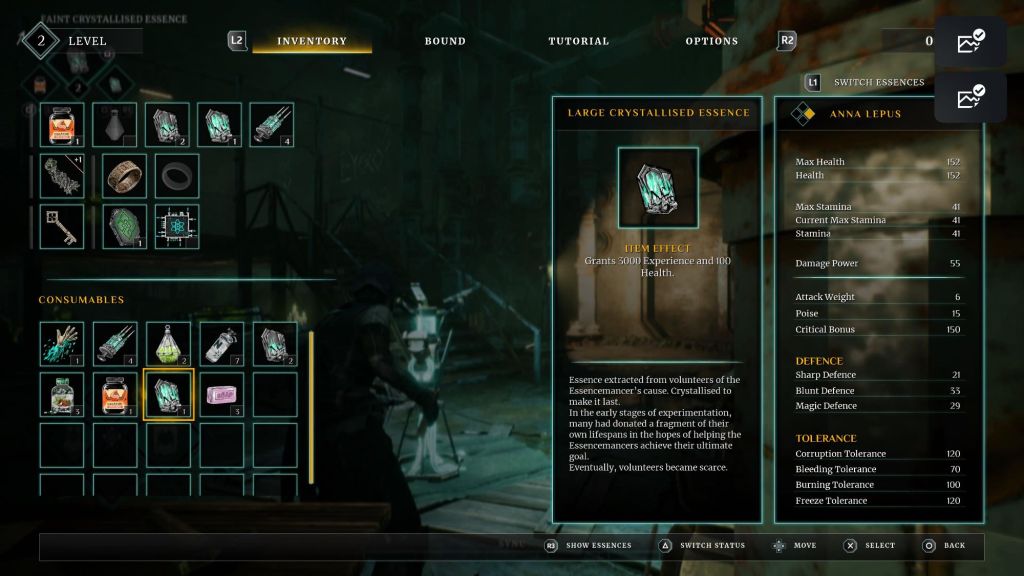Choose the green hanging lantern flask
The image size is (1024, 576).
[x=168, y=343]
